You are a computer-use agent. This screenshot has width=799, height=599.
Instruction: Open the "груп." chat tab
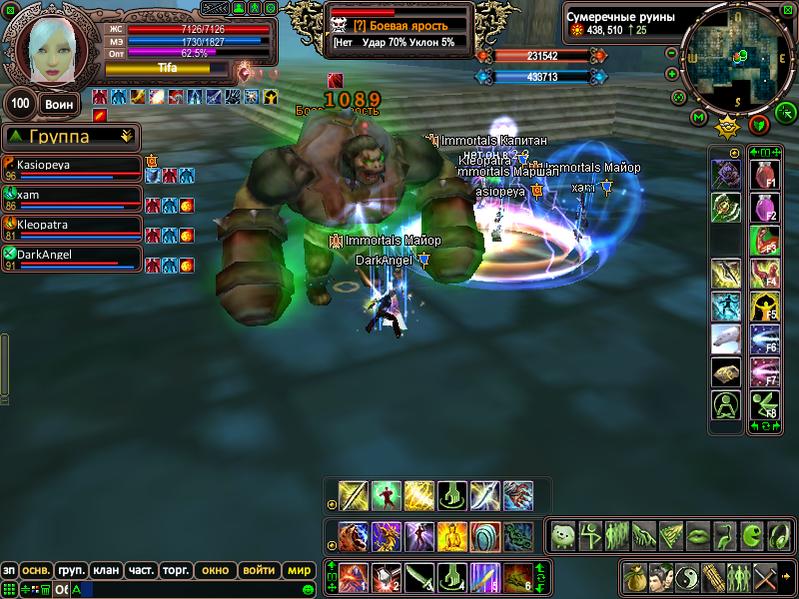pyautogui.click(x=70, y=570)
